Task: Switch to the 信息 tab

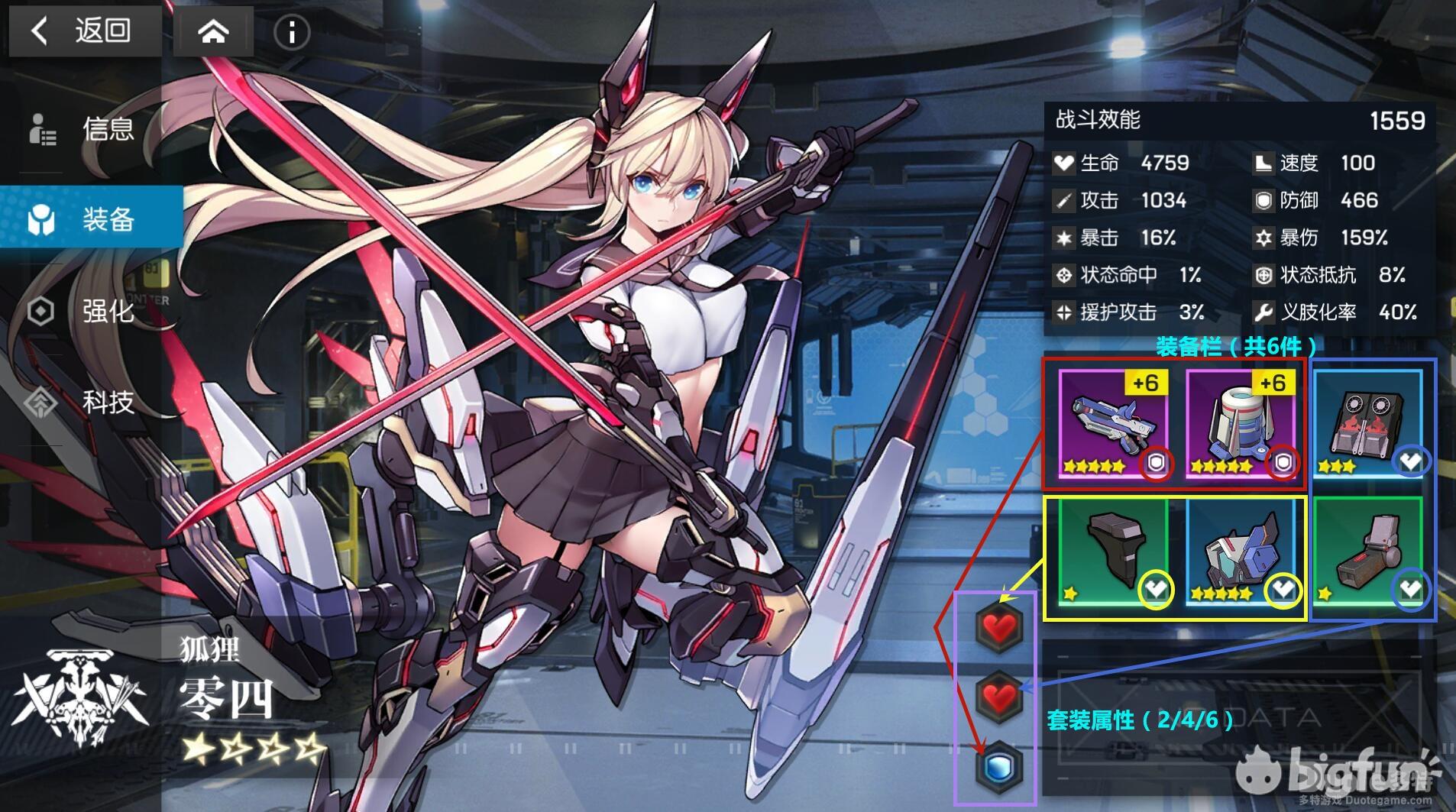Action: 92,129
